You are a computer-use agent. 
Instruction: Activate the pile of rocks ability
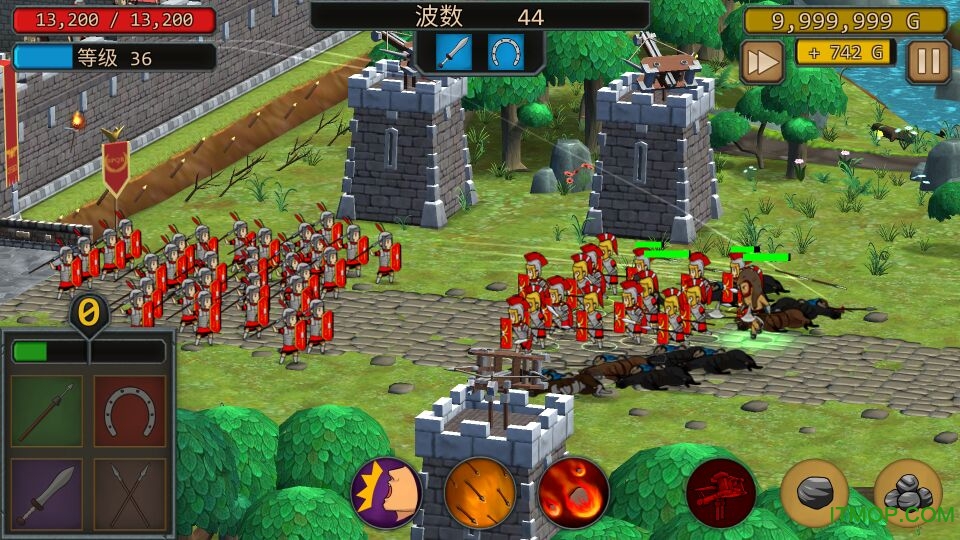907,492
